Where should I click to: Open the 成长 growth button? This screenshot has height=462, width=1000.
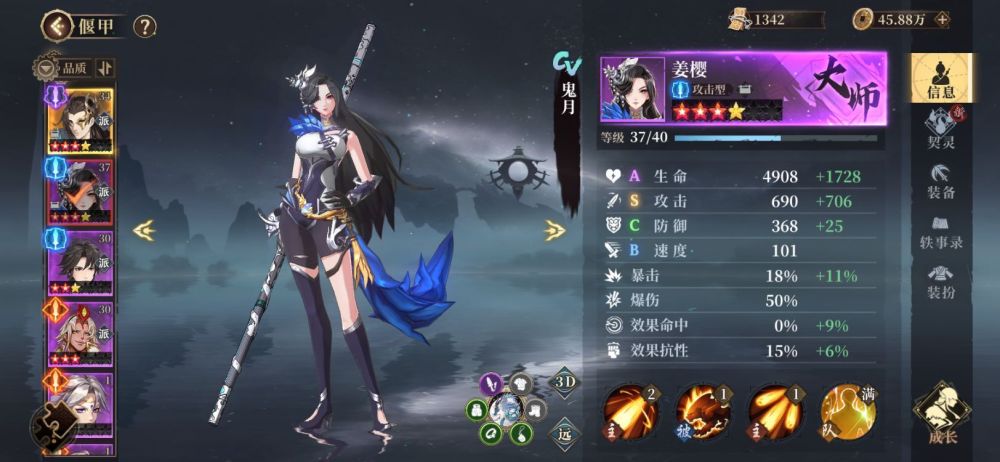click(941, 411)
